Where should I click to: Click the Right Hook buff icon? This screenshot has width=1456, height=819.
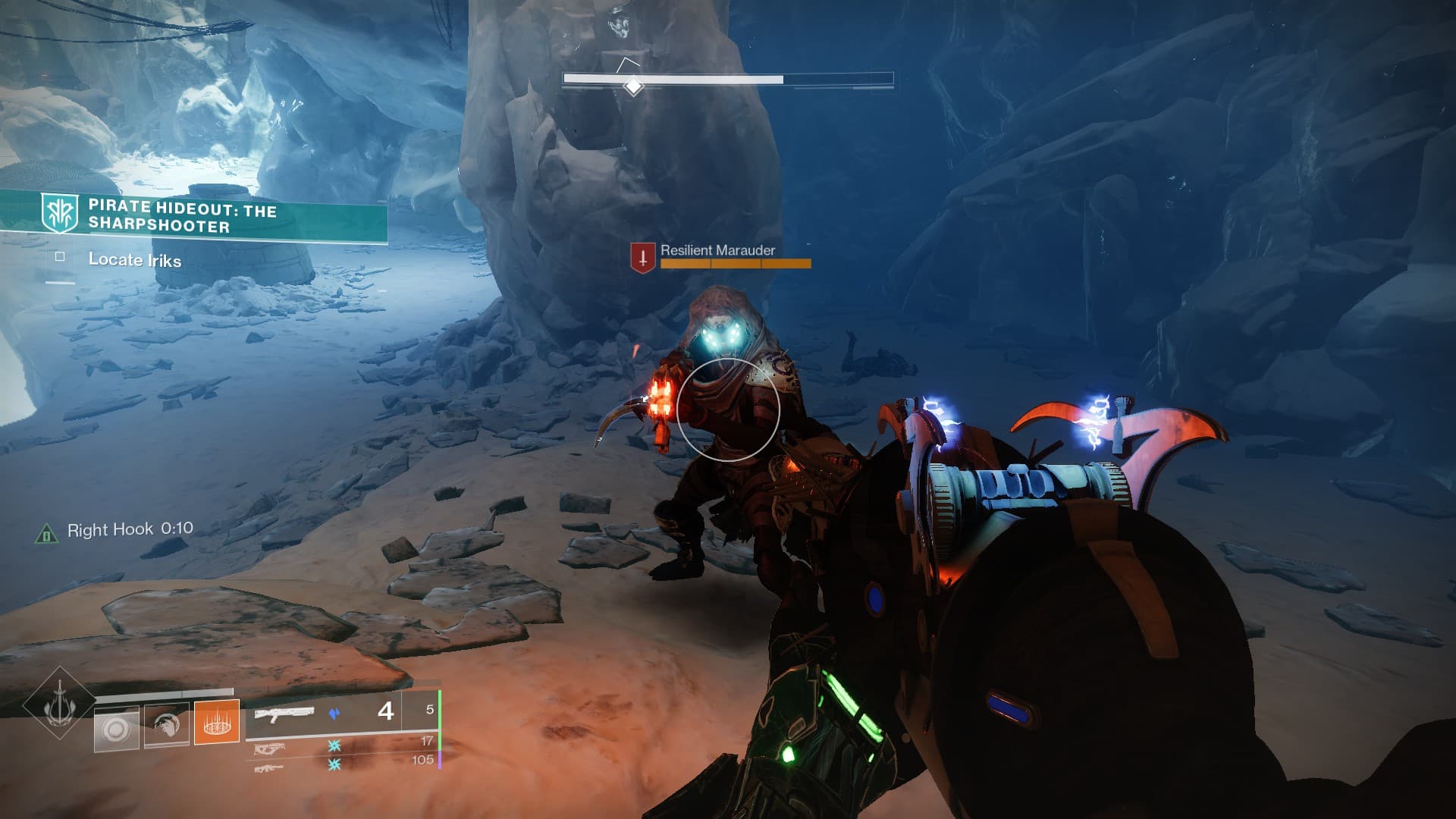pyautogui.click(x=46, y=535)
